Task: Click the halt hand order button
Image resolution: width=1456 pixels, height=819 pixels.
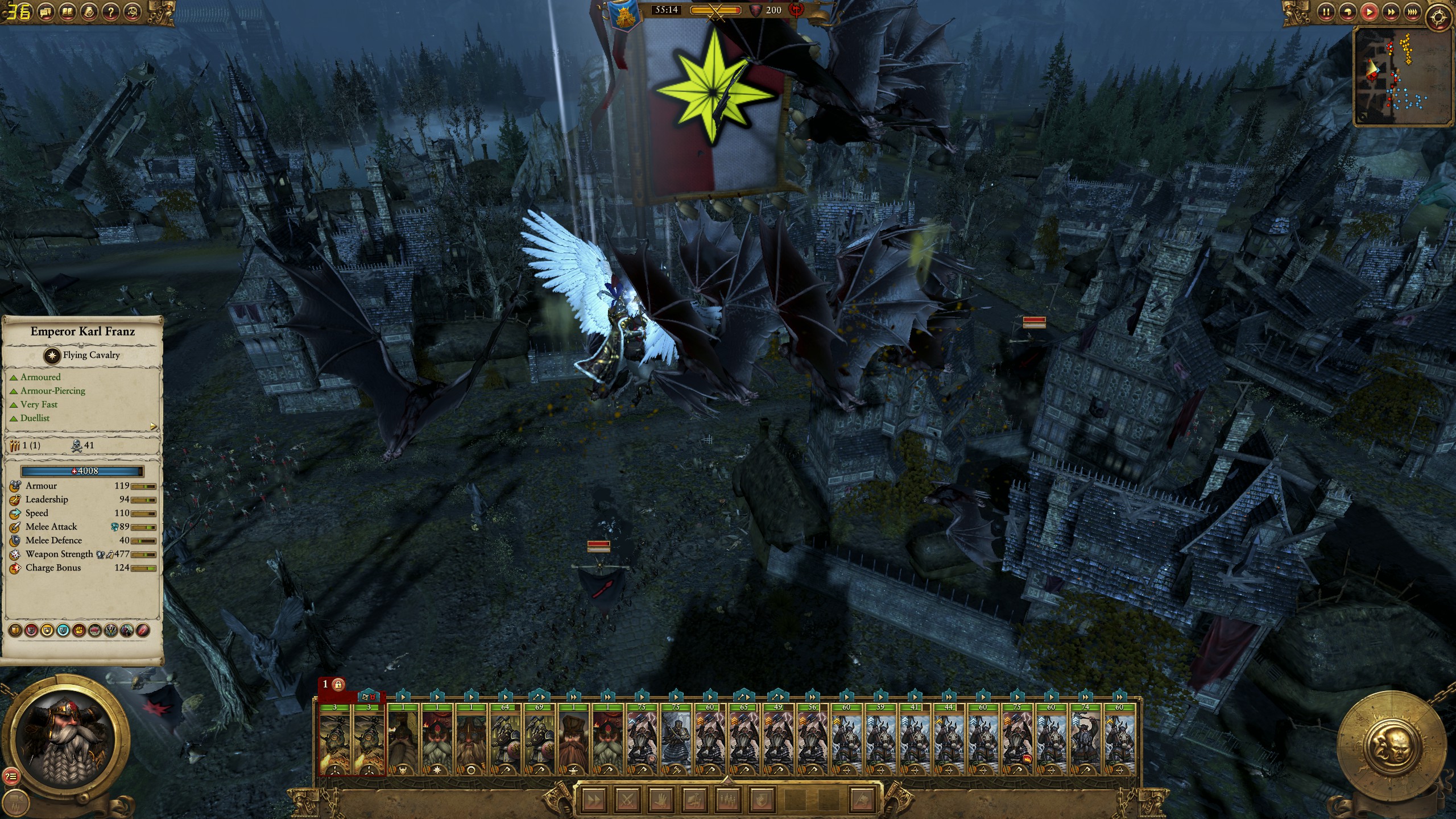Action: click(660, 800)
